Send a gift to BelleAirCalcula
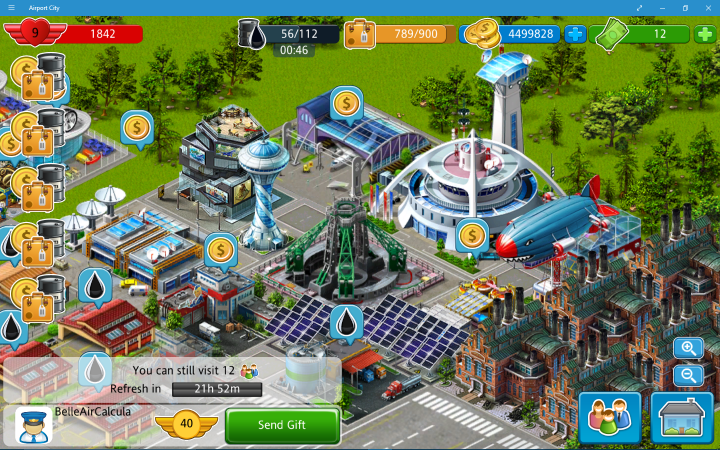The image size is (720, 450). (x=282, y=425)
